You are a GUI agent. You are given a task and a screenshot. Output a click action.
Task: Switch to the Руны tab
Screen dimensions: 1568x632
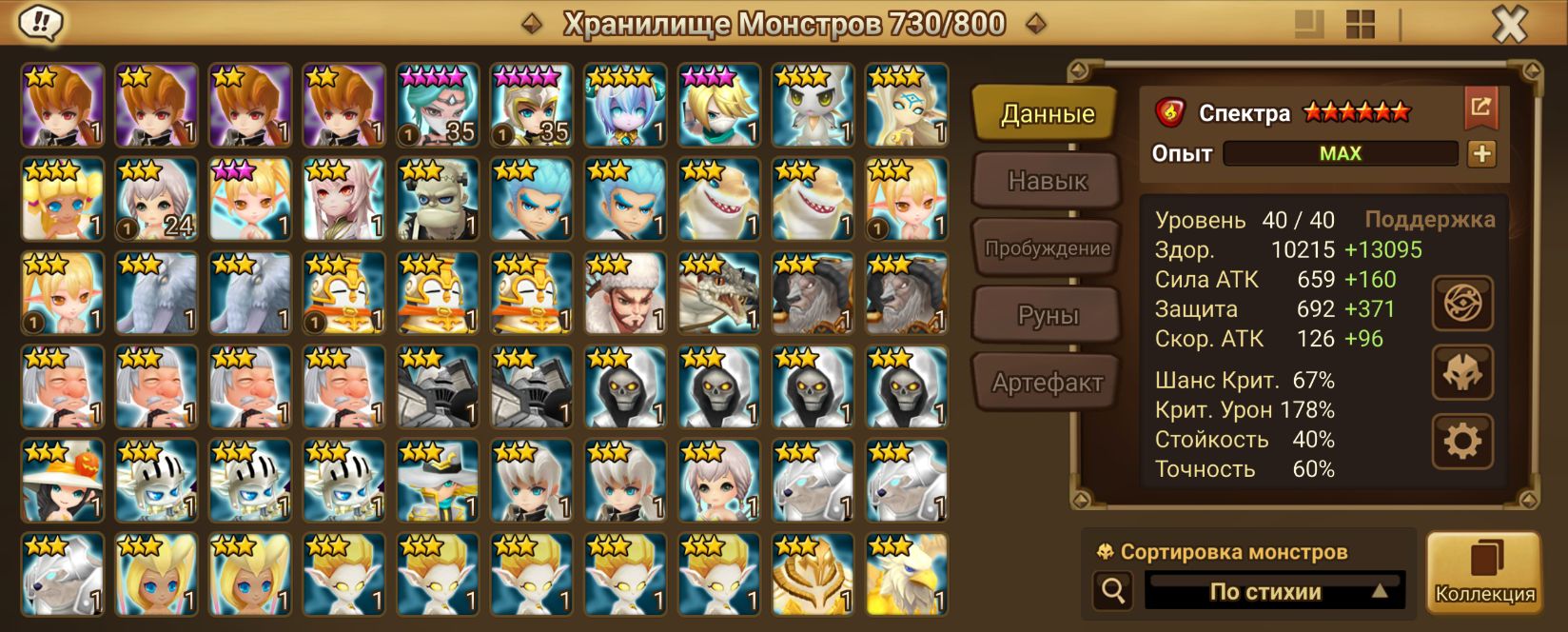point(1047,315)
